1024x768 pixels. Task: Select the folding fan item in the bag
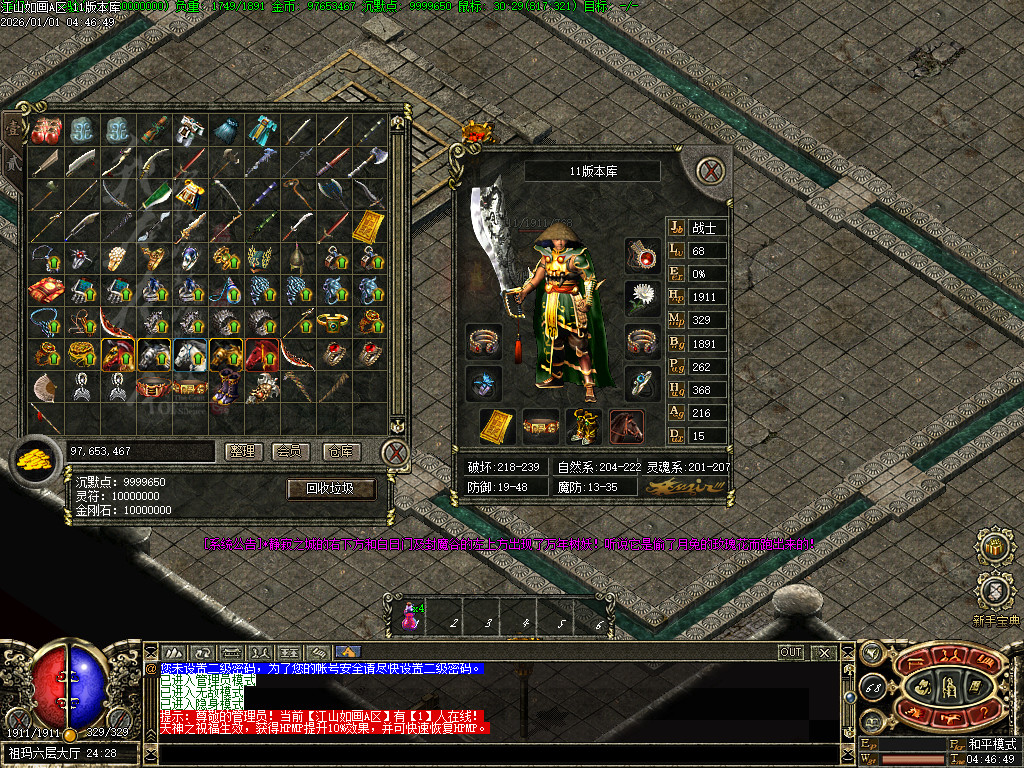tap(46, 386)
